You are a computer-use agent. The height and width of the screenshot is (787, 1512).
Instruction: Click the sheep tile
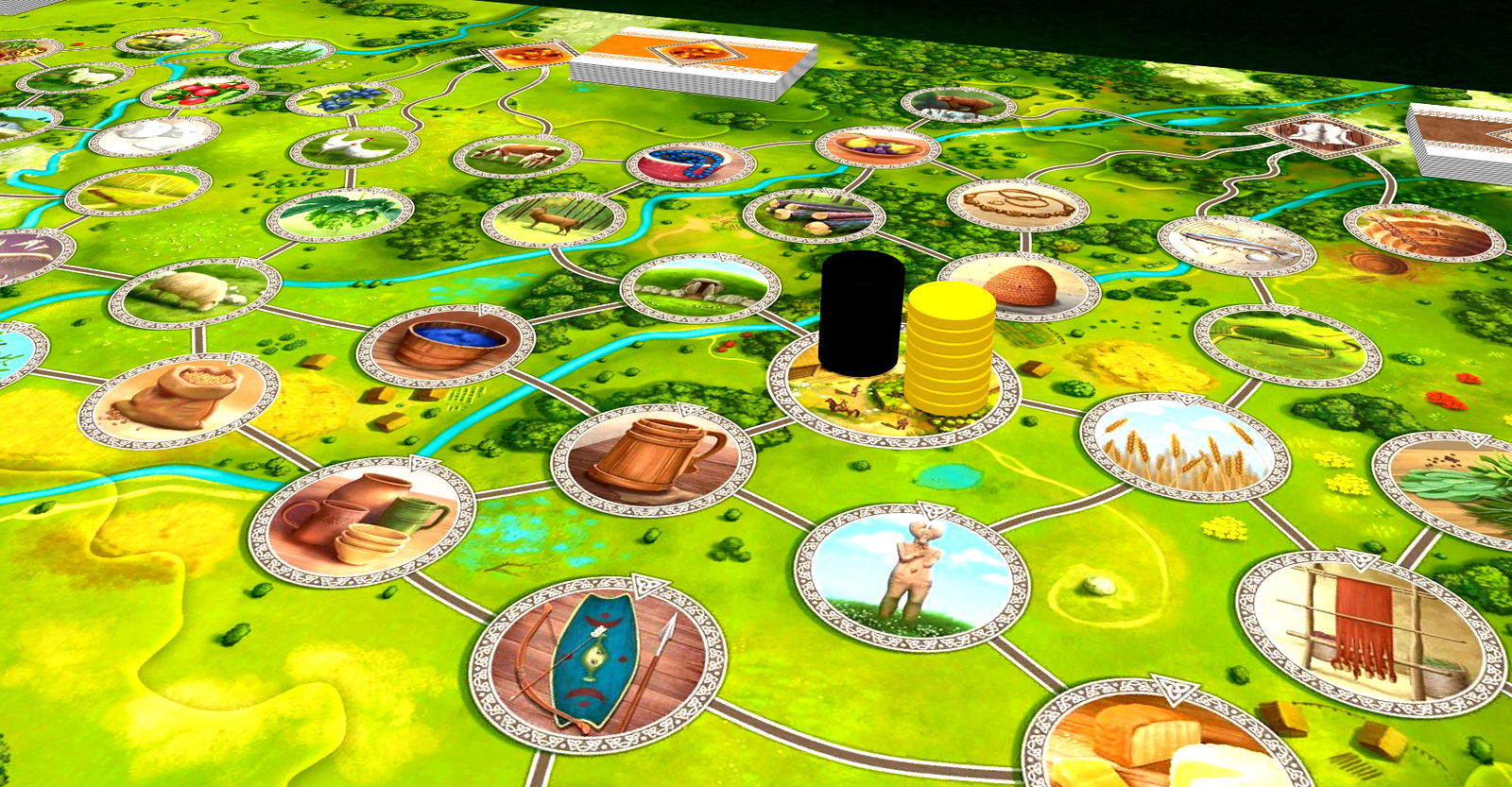coord(195,292)
